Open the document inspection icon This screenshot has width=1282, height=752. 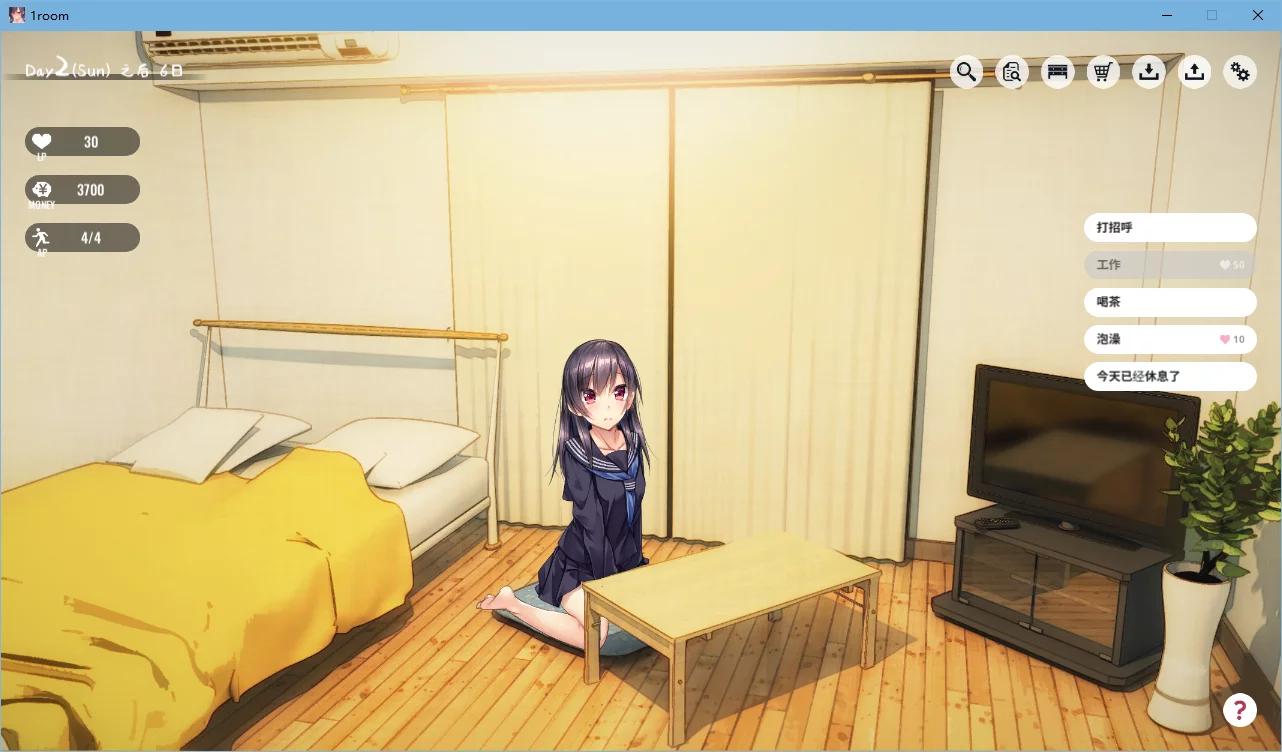pyautogui.click(x=1011, y=71)
